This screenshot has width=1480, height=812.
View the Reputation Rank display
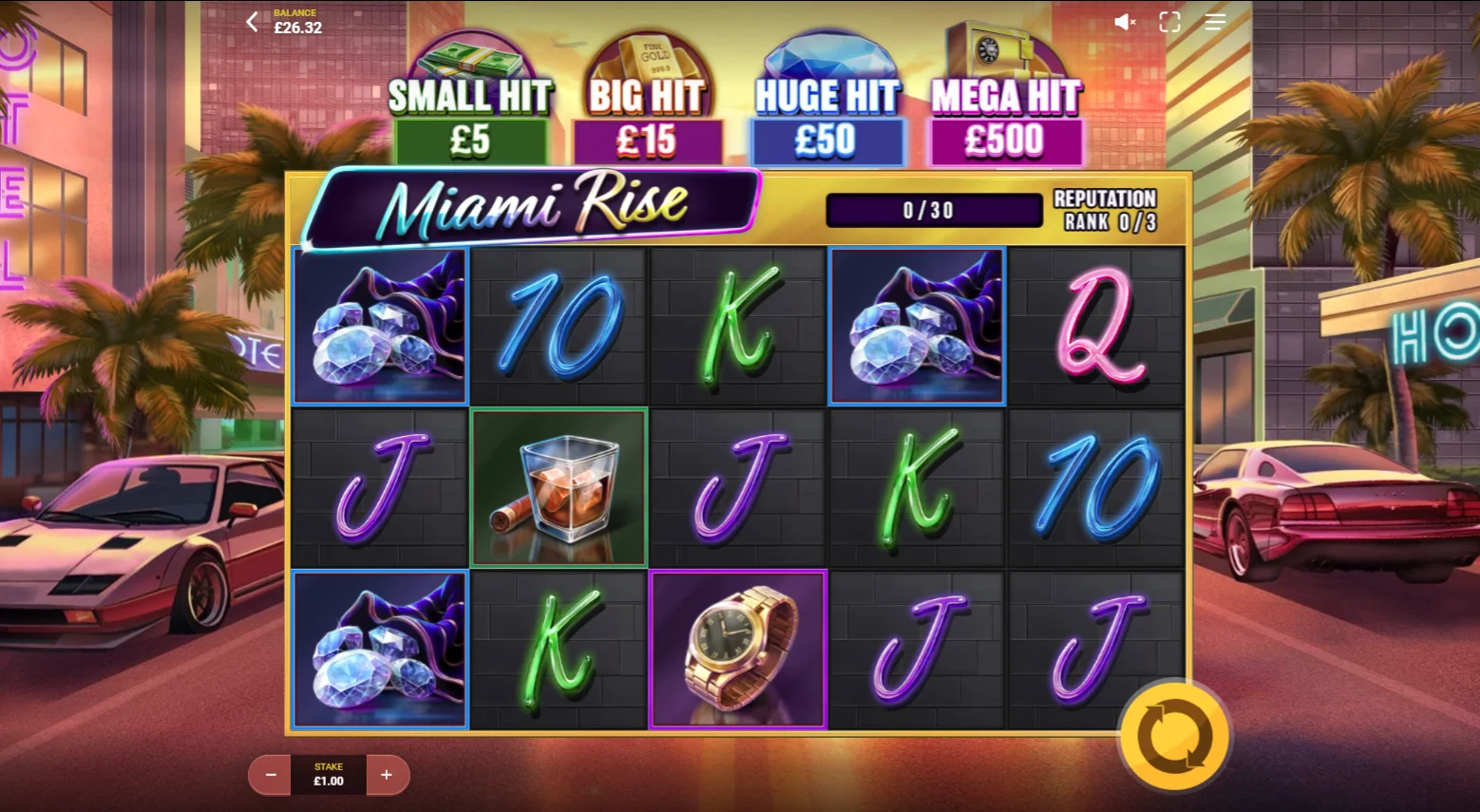(x=1105, y=210)
